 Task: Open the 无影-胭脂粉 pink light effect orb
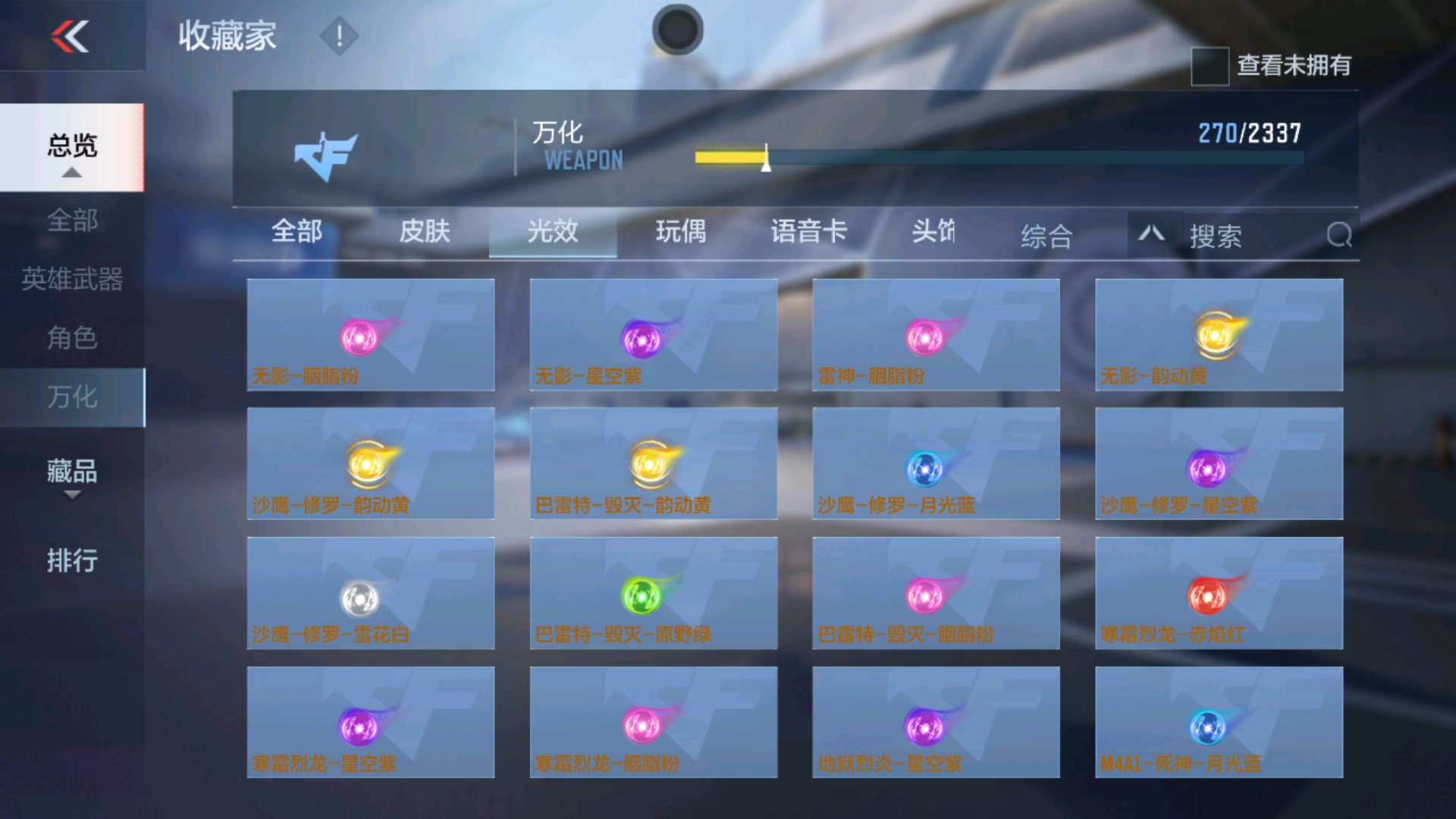(369, 334)
